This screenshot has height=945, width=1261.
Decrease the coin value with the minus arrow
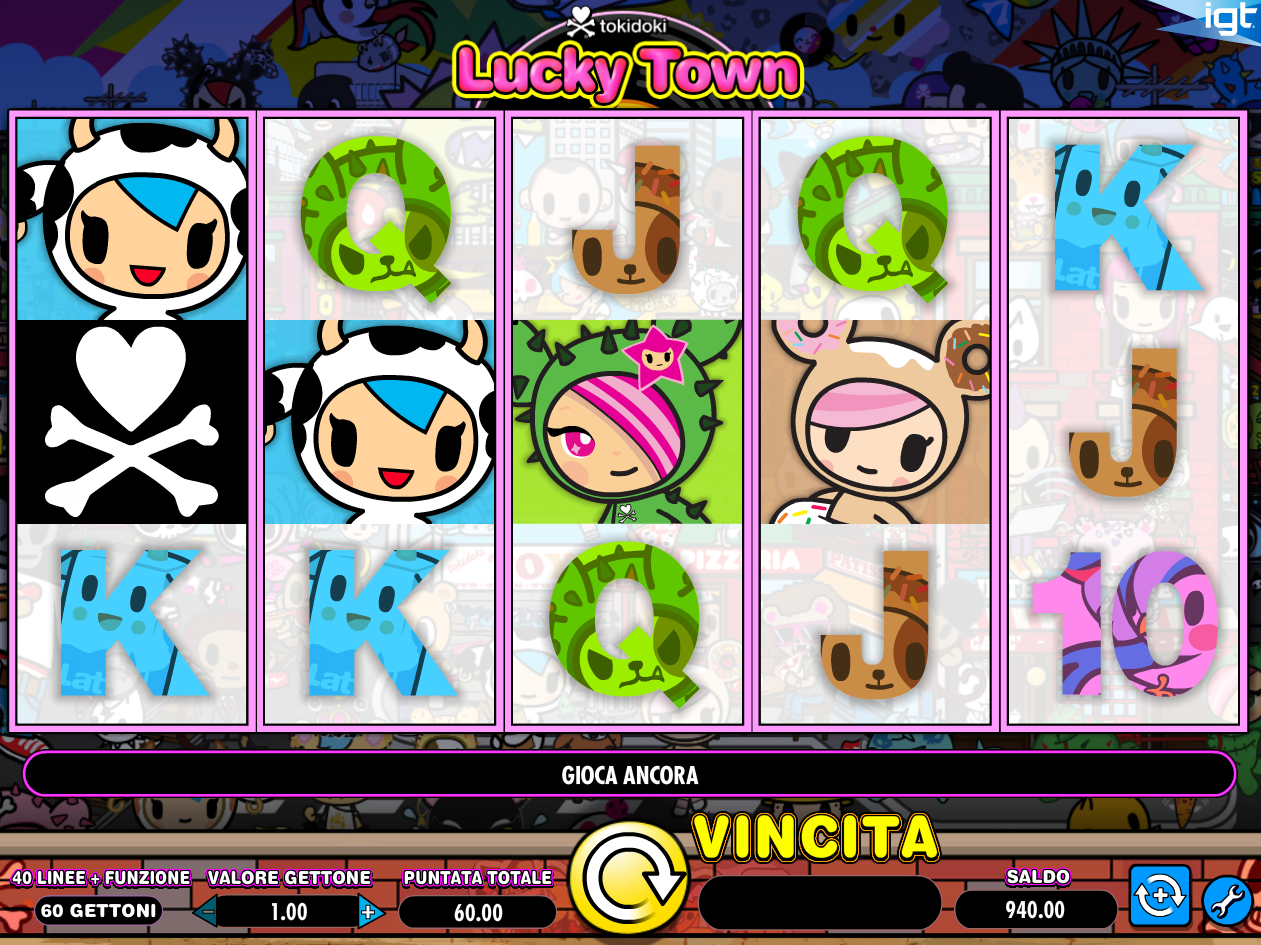click(205, 911)
